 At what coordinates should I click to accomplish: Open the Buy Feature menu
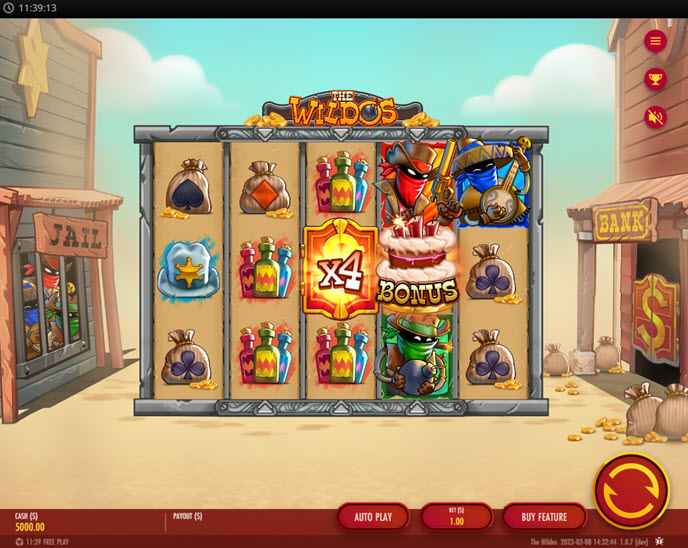[544, 516]
